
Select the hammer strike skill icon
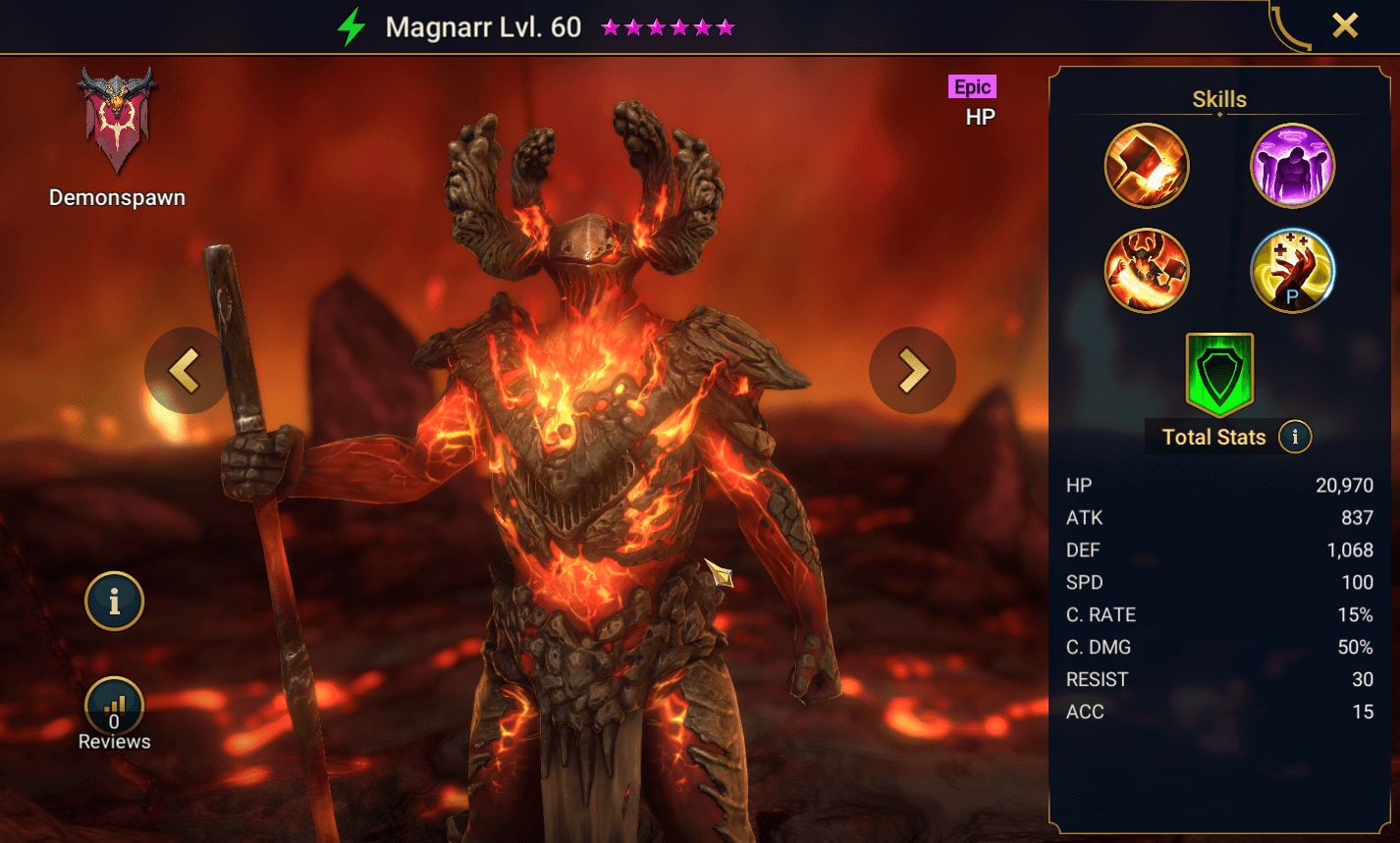[x=1147, y=166]
